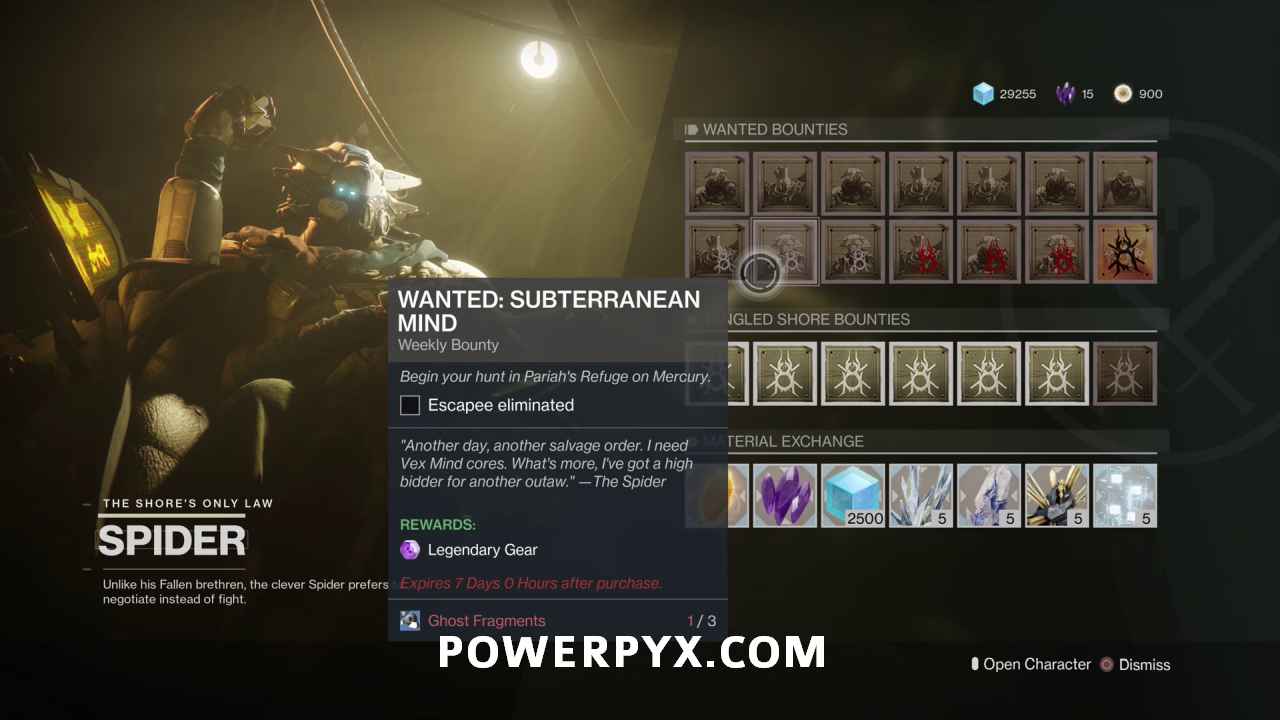Select the orange-background wanted bounty tile
The width and height of the screenshot is (1280, 720).
(1125, 252)
